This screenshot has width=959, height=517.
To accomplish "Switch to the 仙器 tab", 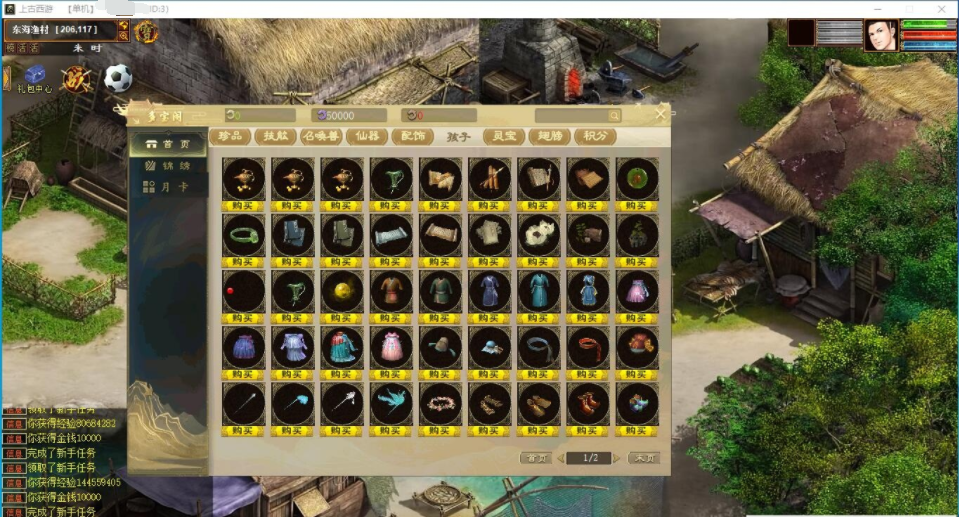I will pyautogui.click(x=367, y=136).
